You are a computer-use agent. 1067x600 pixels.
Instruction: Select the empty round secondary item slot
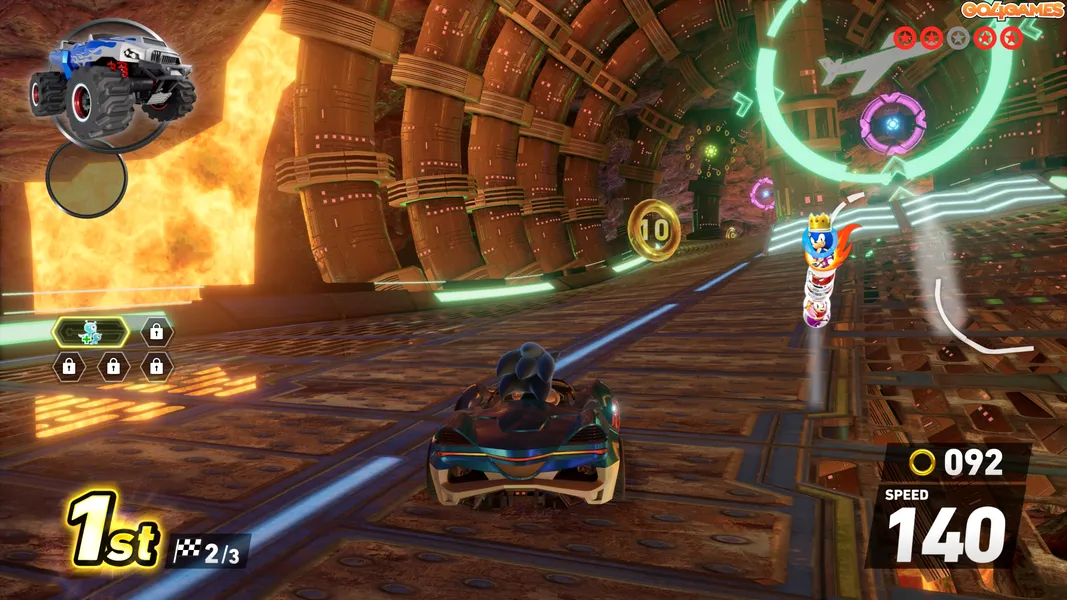pos(87,180)
